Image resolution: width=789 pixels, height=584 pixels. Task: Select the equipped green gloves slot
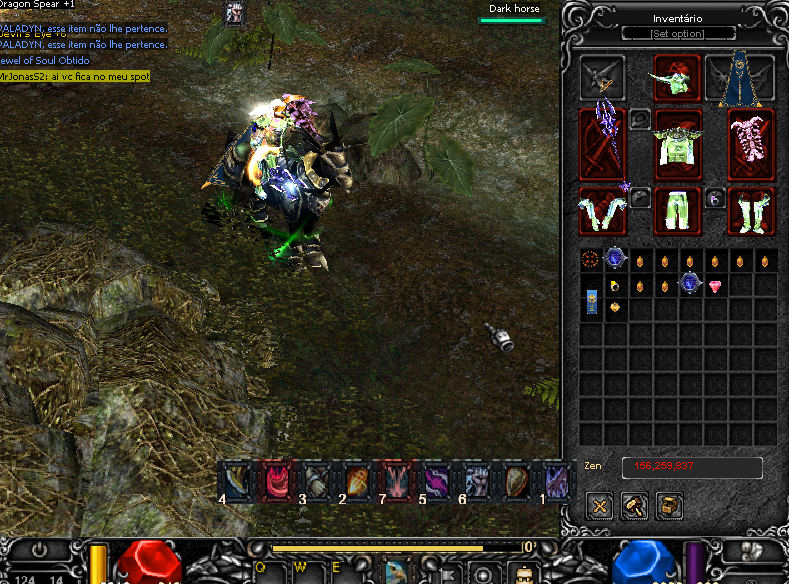tap(603, 211)
